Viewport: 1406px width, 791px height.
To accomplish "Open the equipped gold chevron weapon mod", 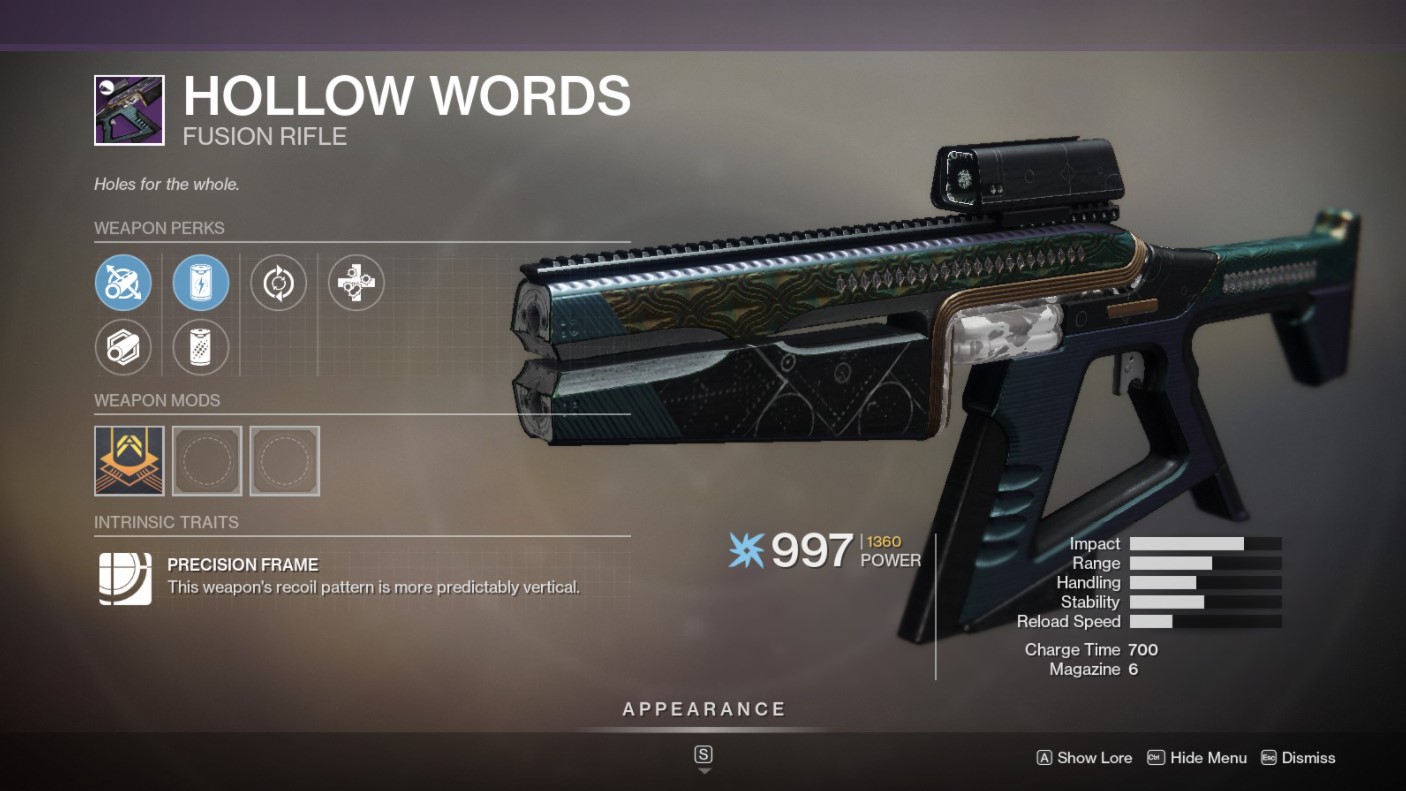I will pos(129,461).
